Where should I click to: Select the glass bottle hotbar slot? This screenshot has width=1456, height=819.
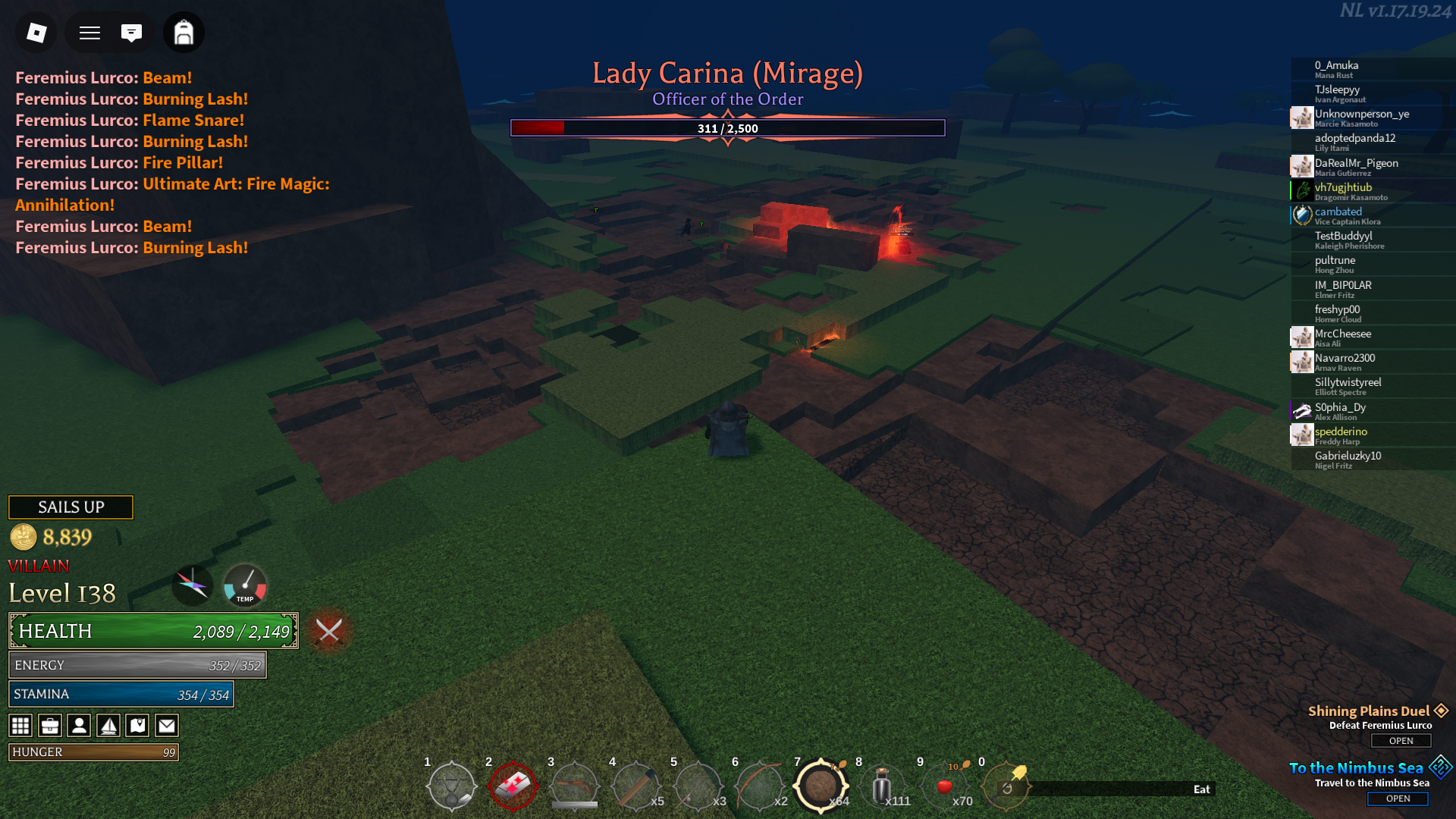[x=882, y=786]
